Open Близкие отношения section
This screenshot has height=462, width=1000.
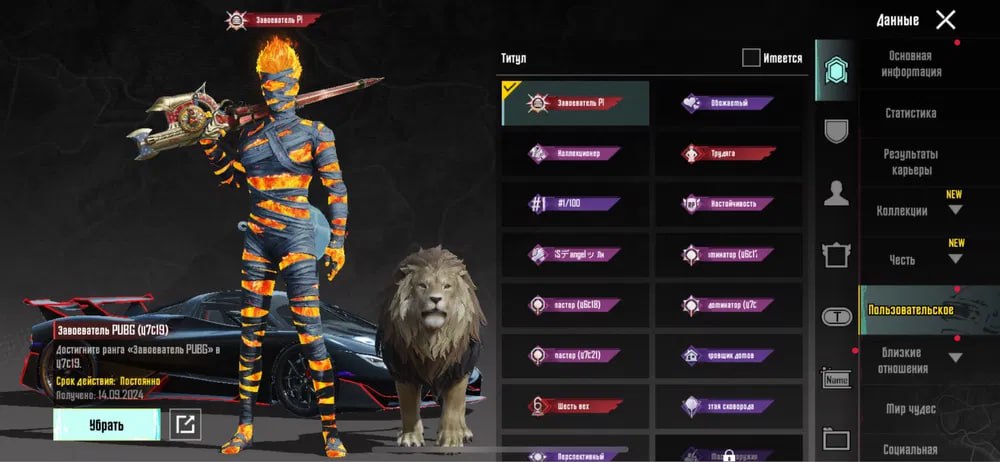[910, 360]
